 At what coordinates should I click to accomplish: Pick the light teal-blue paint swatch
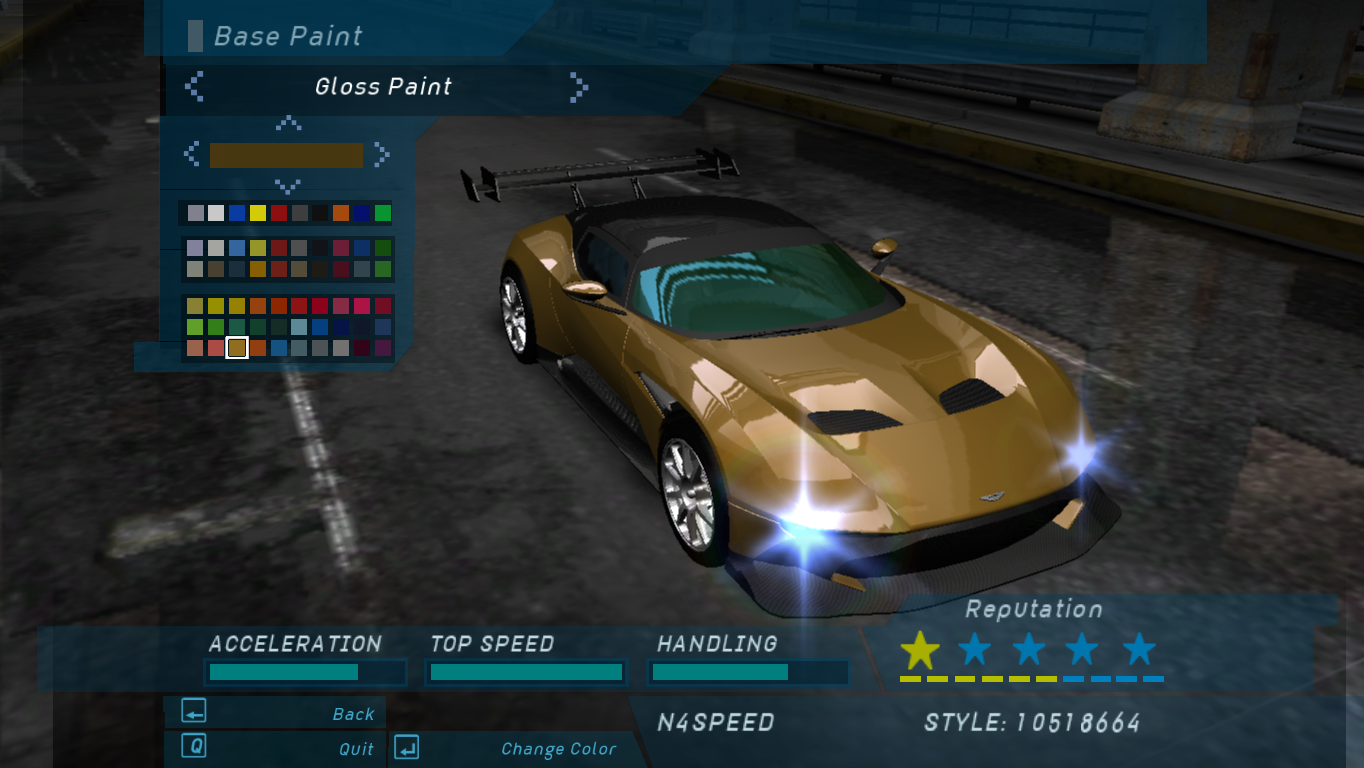point(299,327)
